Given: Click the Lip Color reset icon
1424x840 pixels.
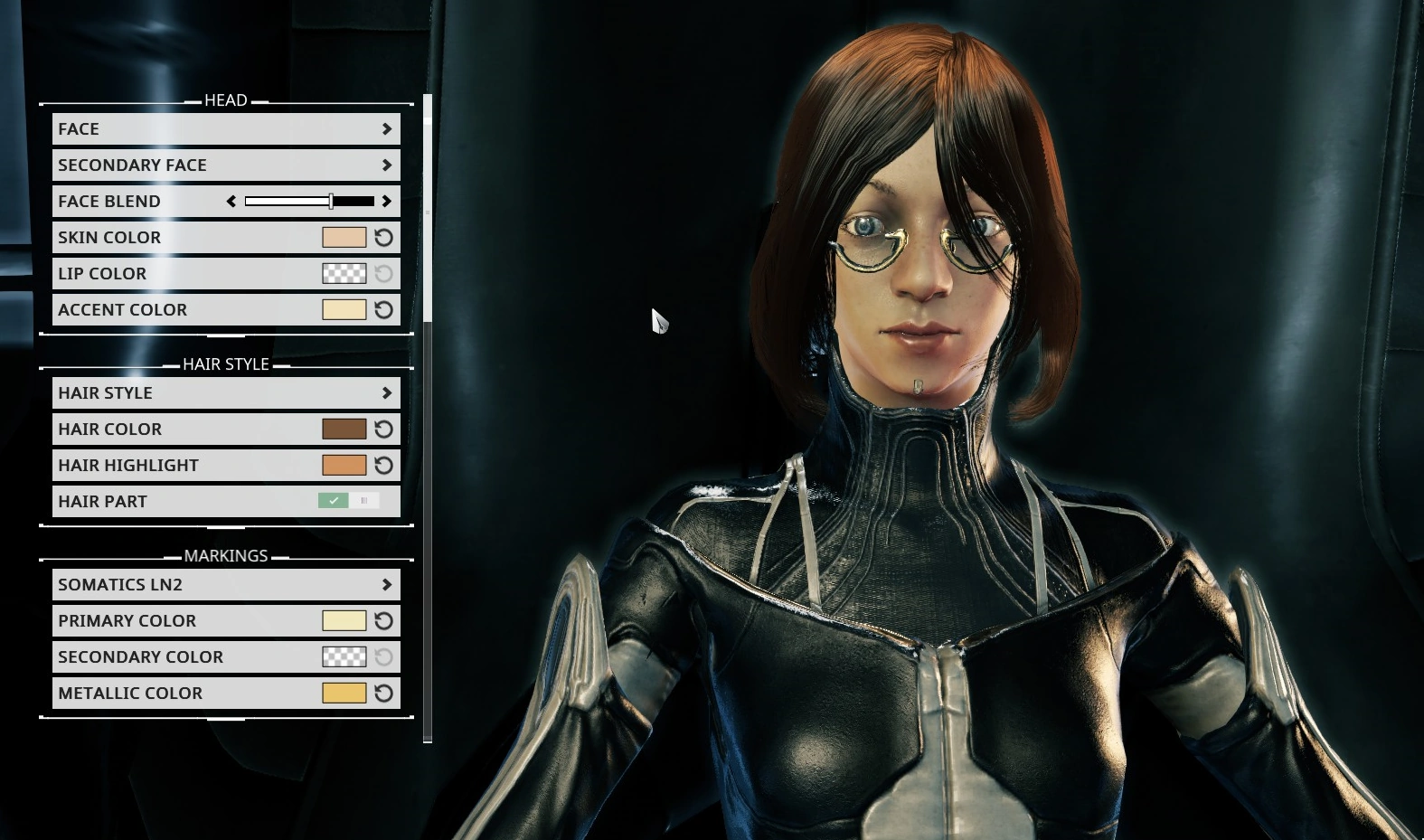Looking at the screenshot, I should pos(383,273).
